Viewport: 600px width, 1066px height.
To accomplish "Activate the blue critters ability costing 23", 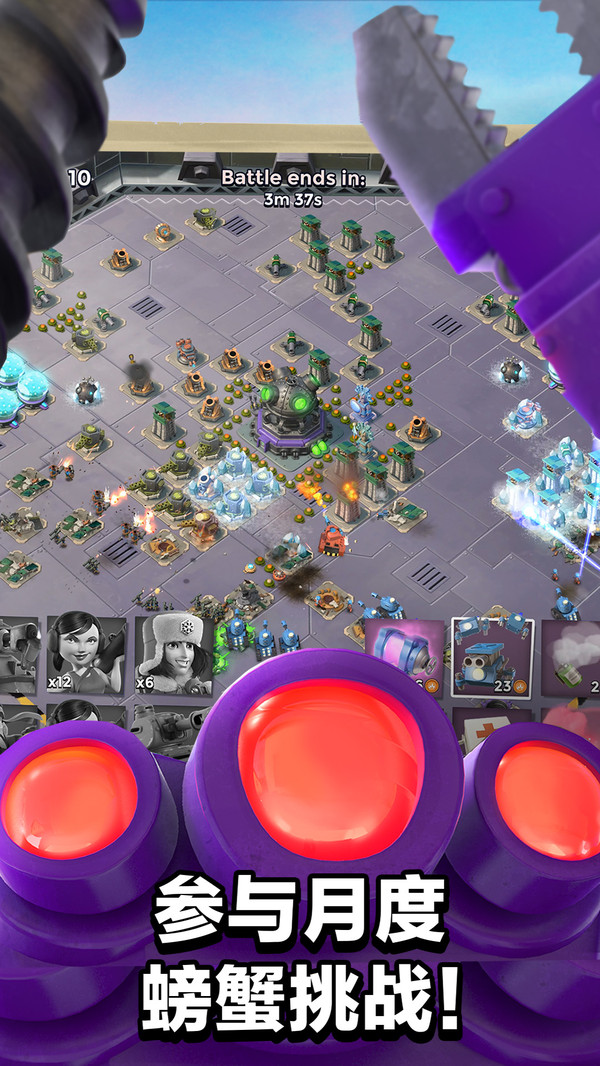I will pyautogui.click(x=492, y=655).
